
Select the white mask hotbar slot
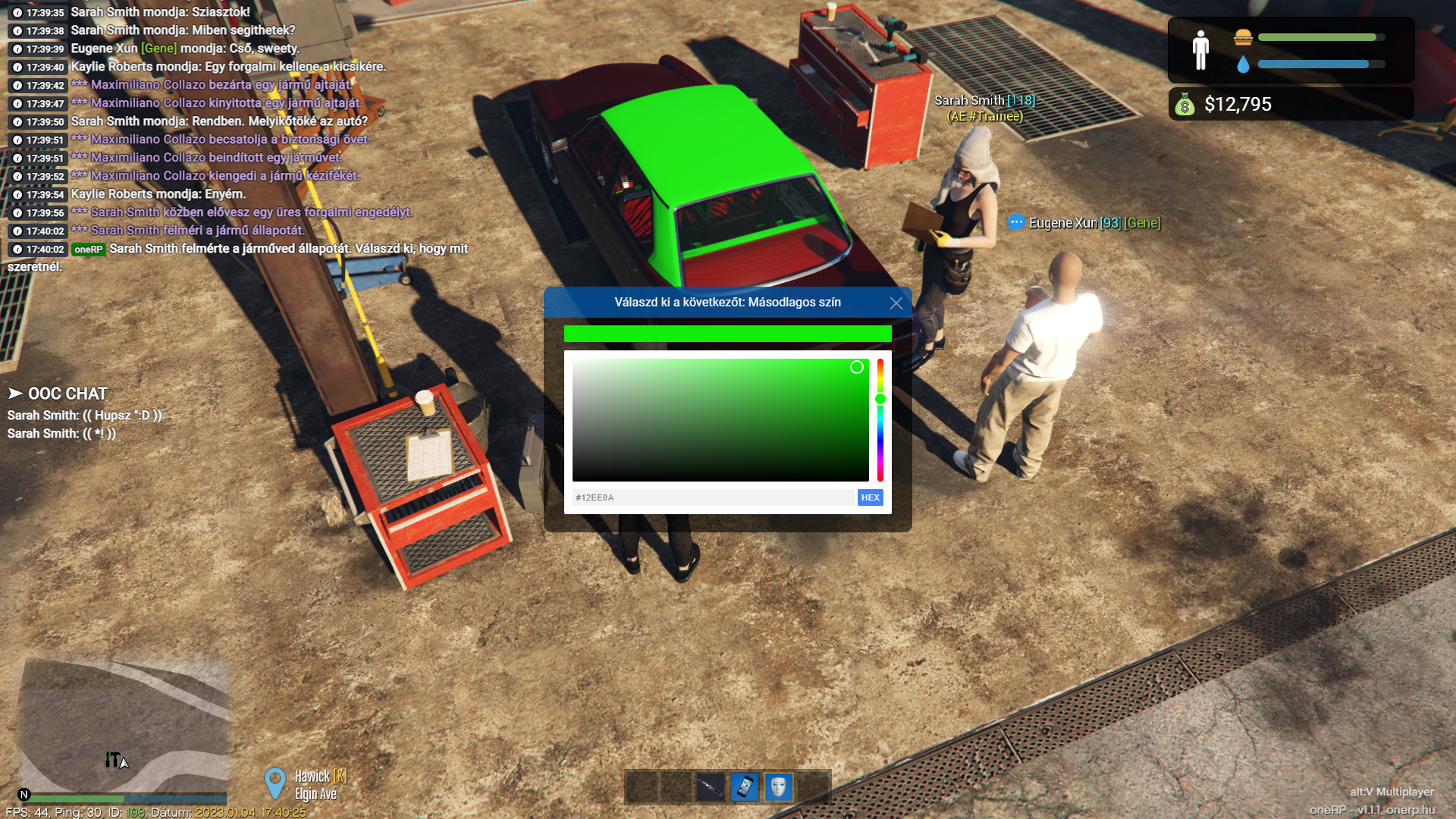[x=779, y=787]
